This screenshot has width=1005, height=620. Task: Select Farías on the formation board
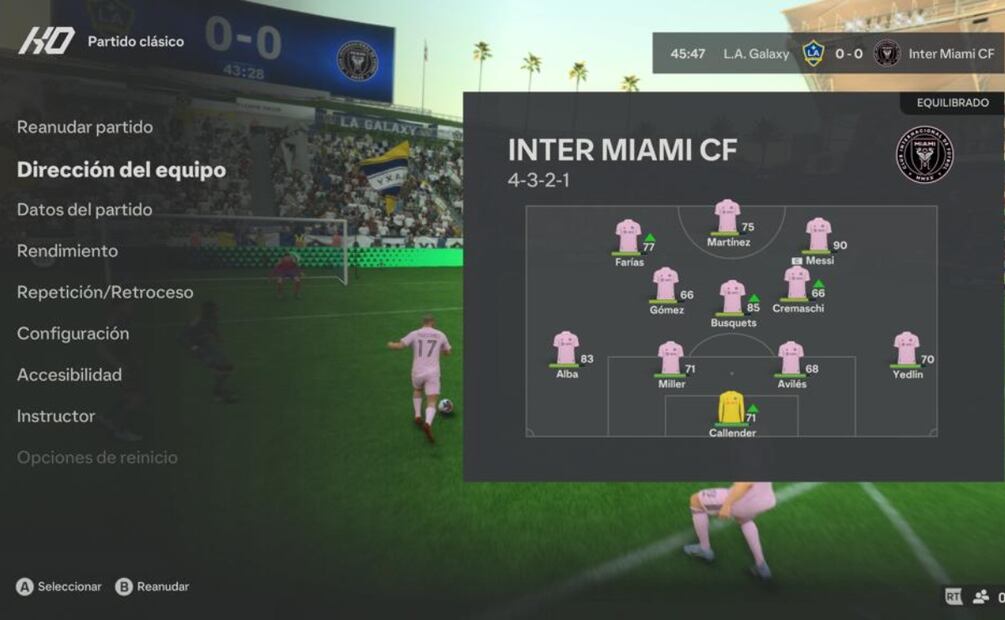point(628,237)
